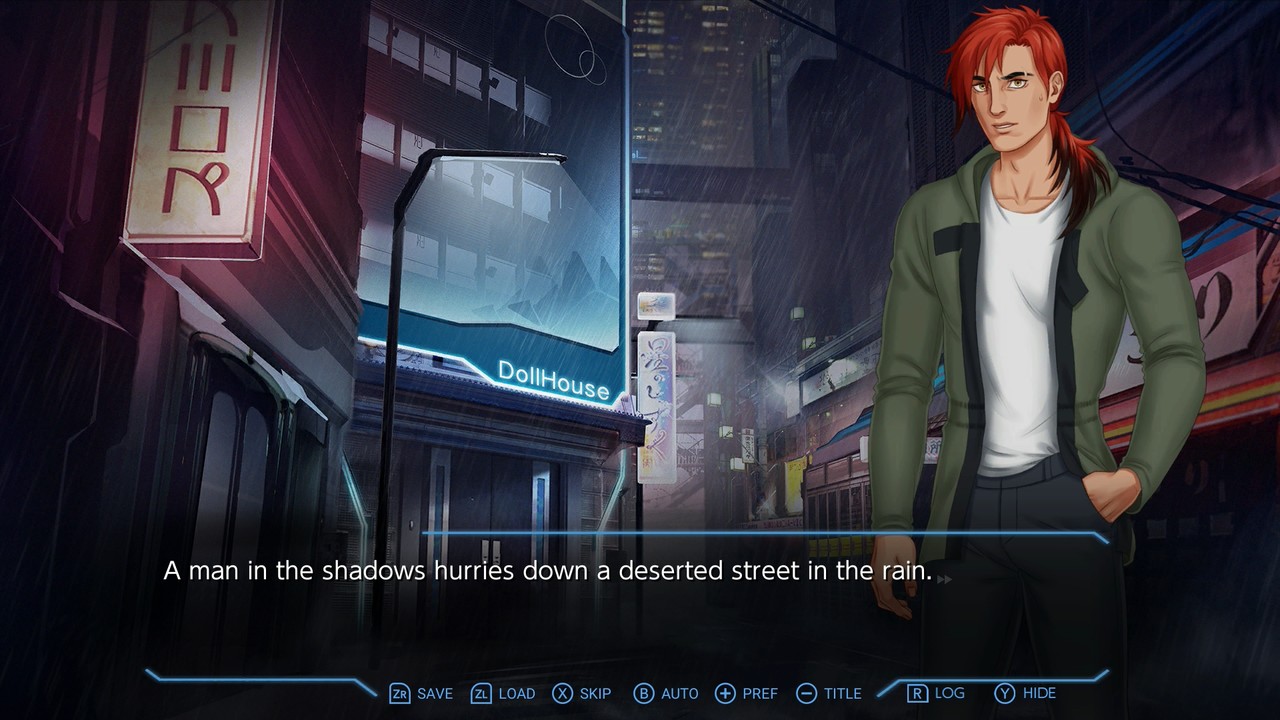Open the SAVE game screen
The height and width of the screenshot is (720, 1280).
pos(433,693)
